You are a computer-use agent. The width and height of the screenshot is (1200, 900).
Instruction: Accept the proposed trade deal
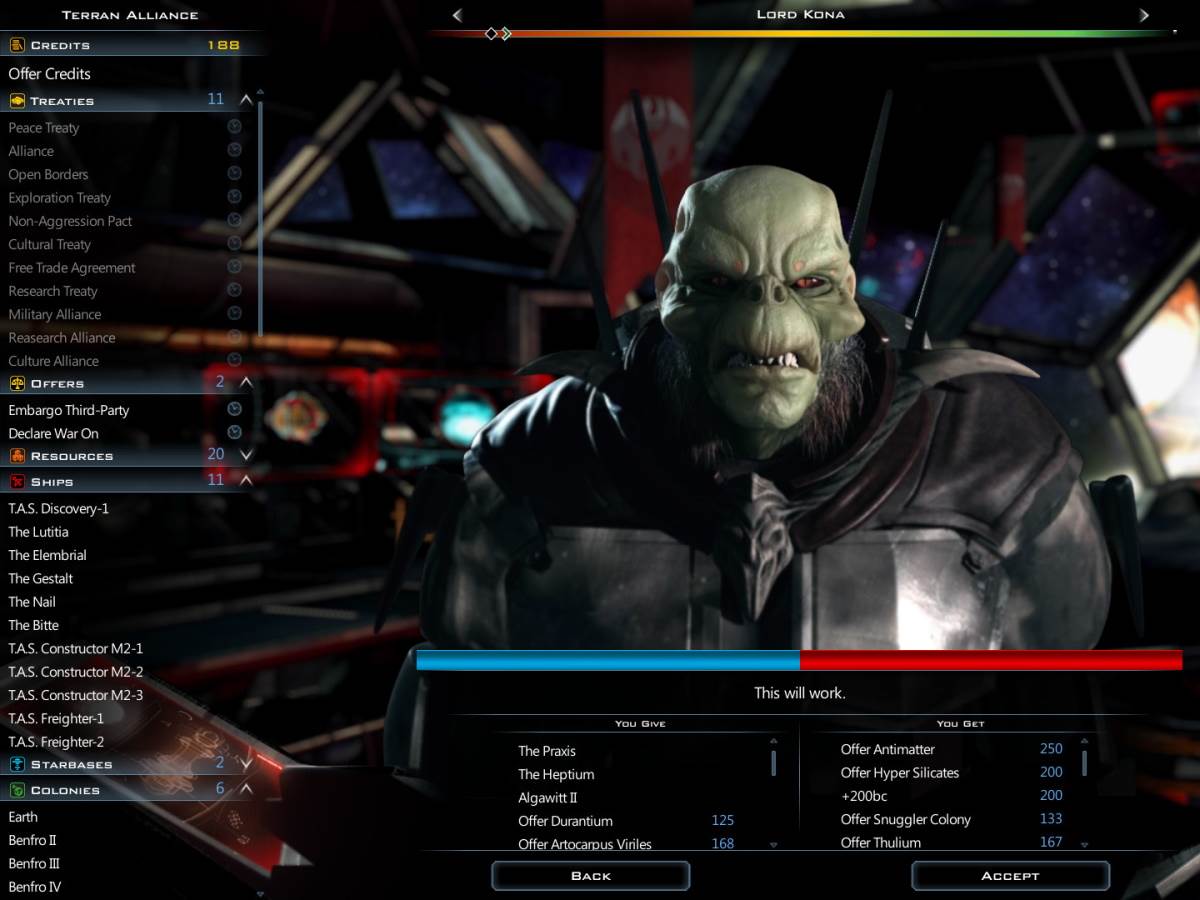1010,876
